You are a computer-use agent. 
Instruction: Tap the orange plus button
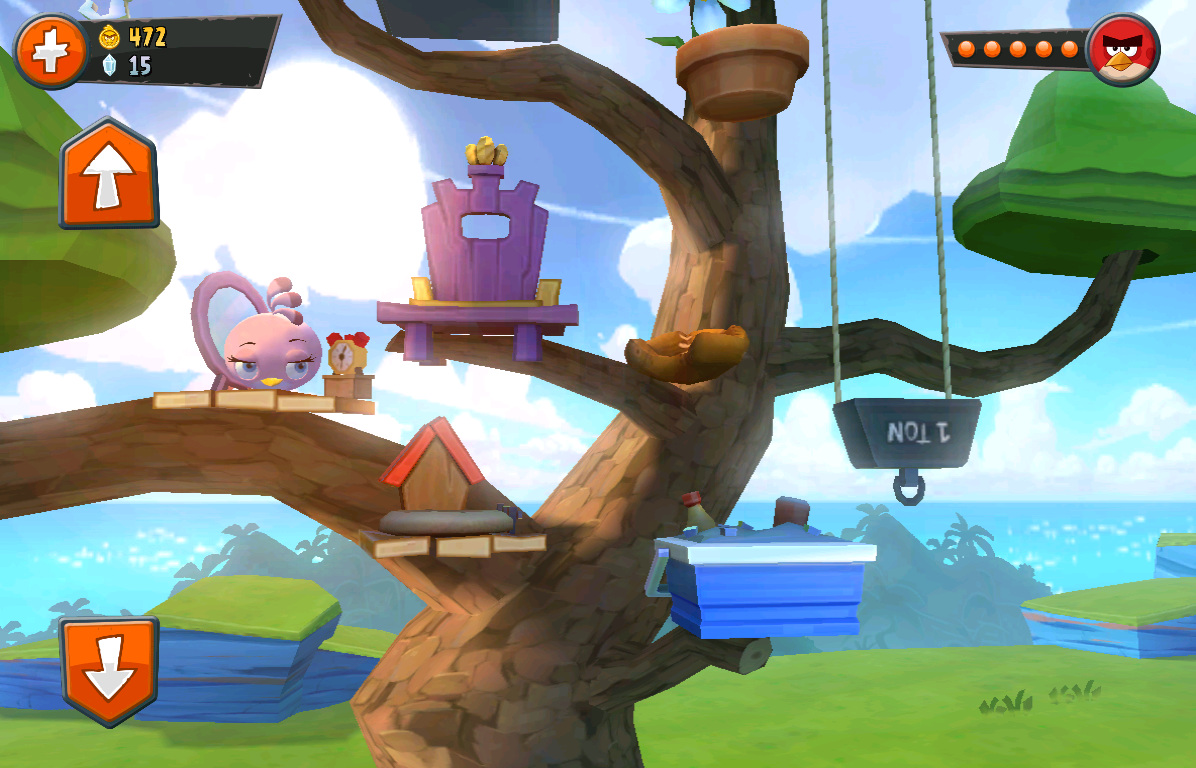click(50, 52)
